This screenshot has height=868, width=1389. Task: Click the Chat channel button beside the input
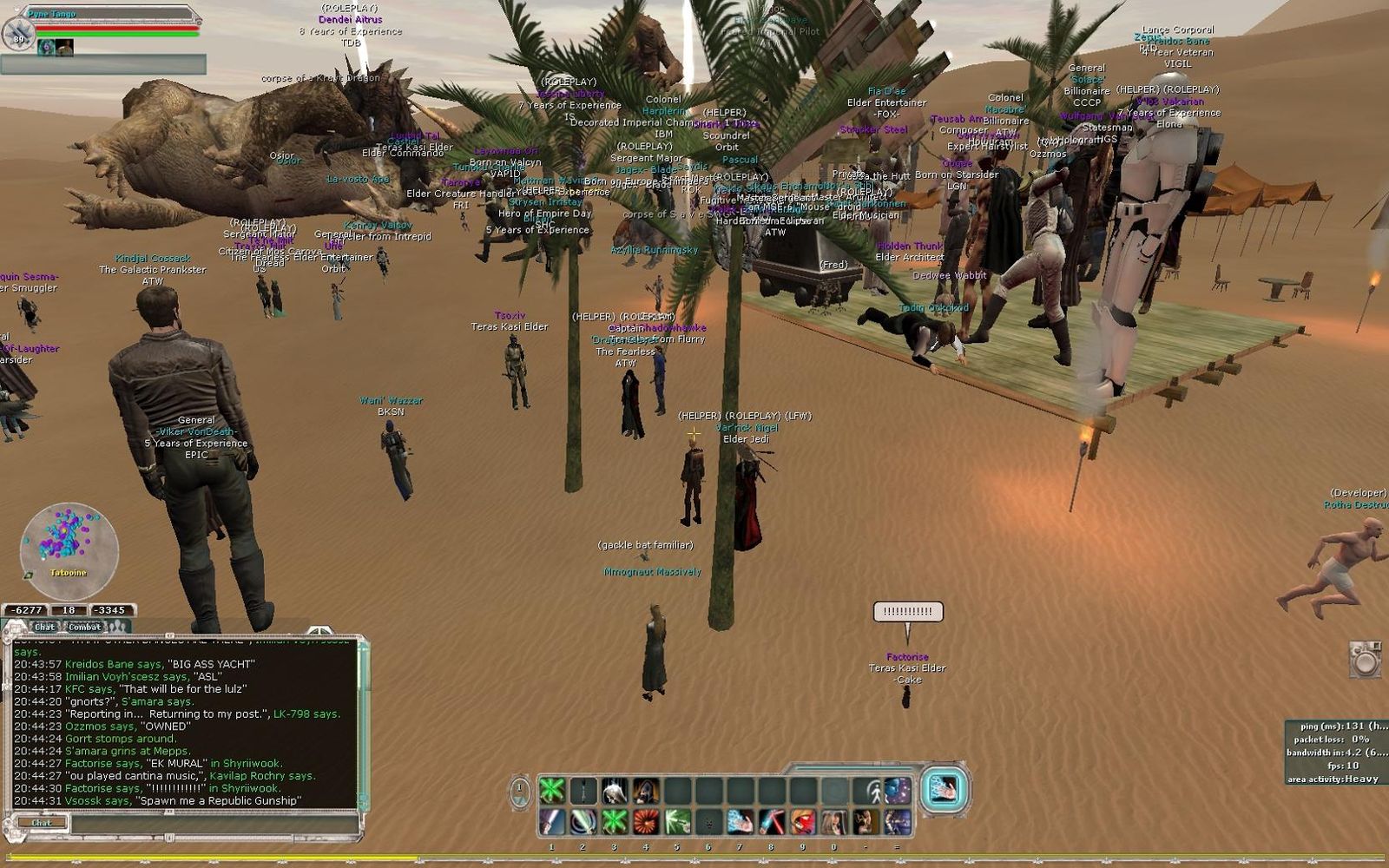[x=41, y=822]
